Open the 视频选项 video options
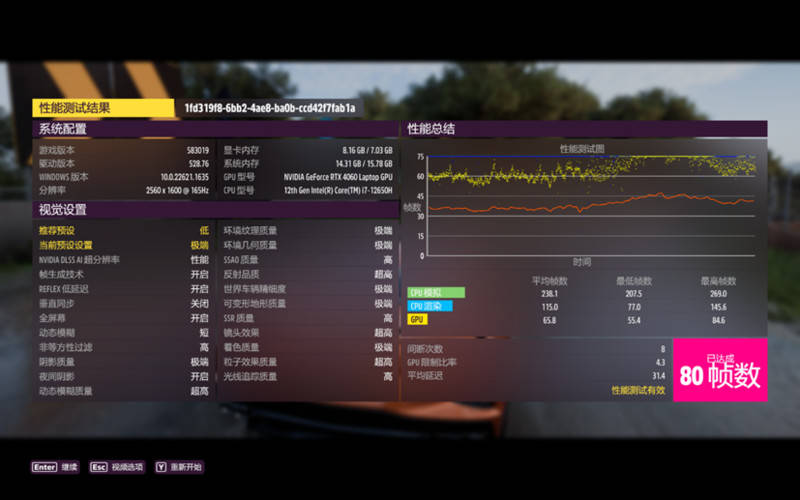 [x=116, y=467]
